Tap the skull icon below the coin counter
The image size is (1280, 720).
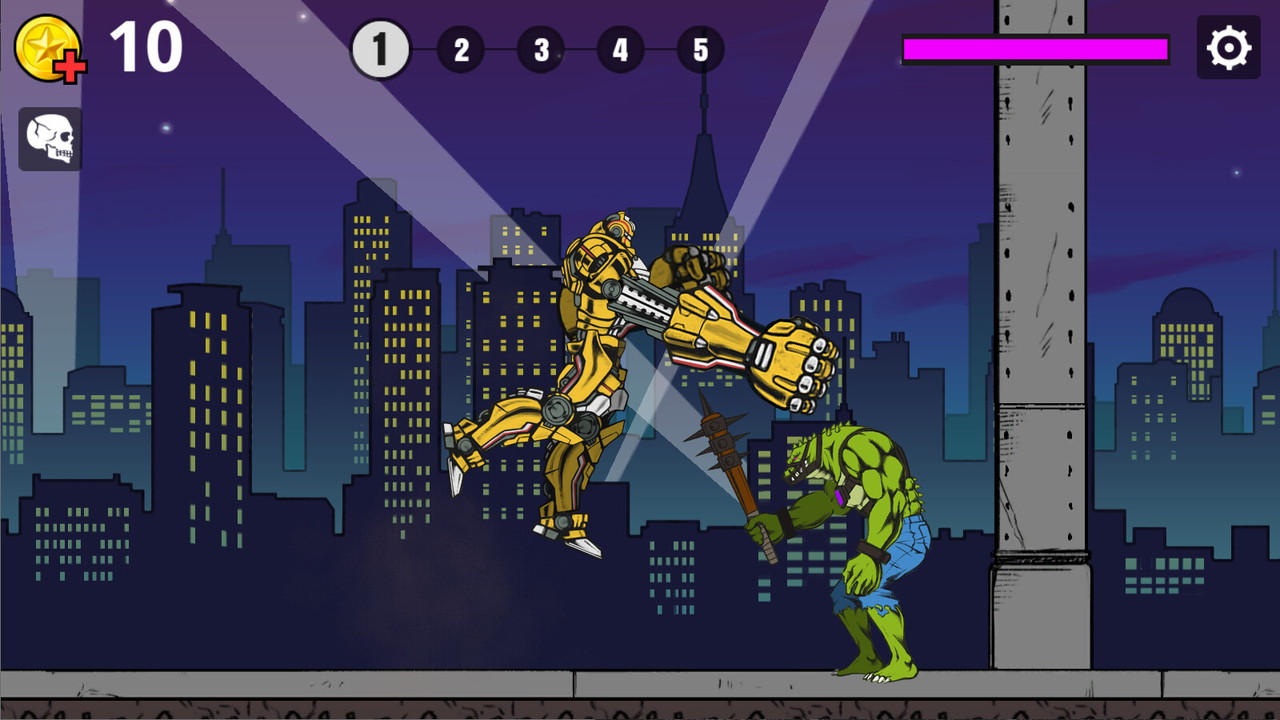(x=49, y=138)
